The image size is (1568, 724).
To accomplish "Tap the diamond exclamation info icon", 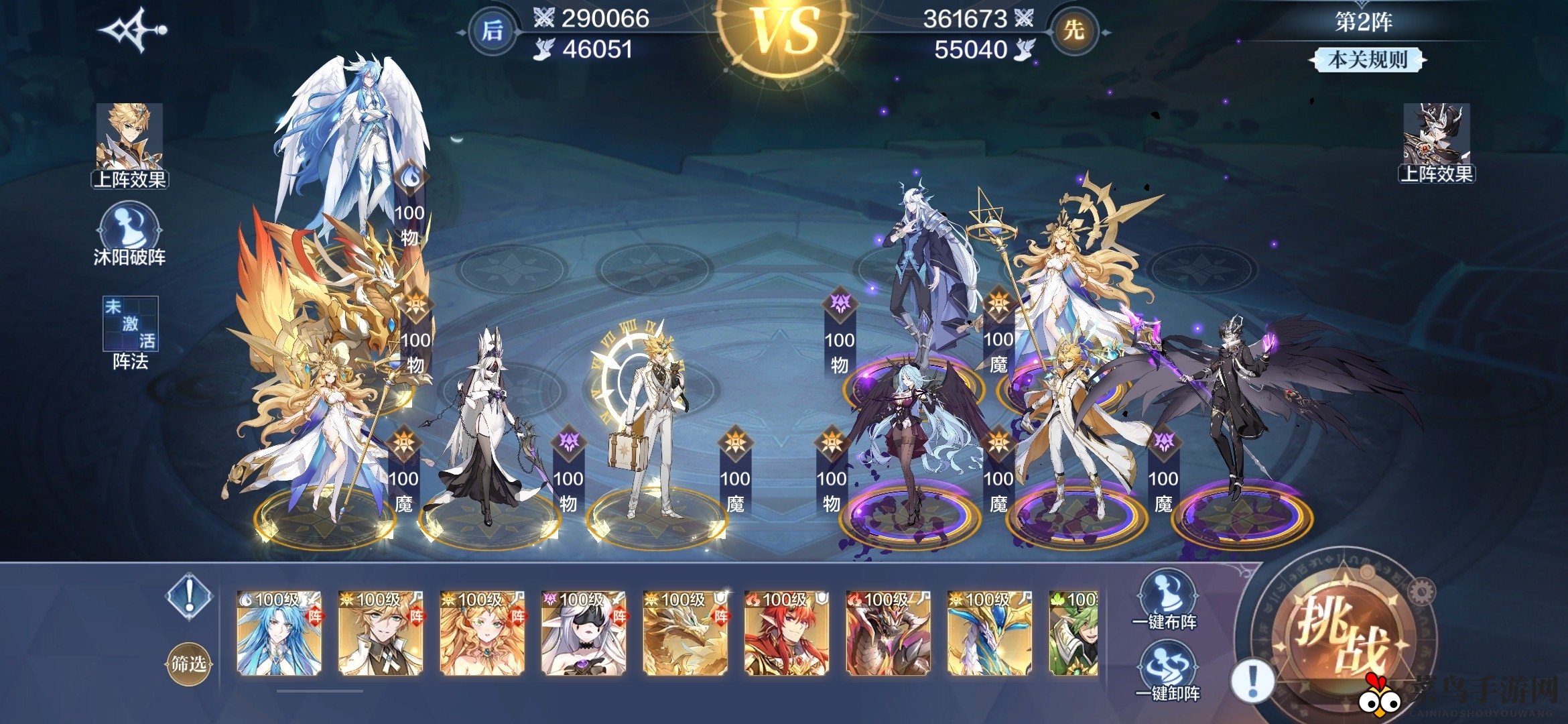I will 190,595.
